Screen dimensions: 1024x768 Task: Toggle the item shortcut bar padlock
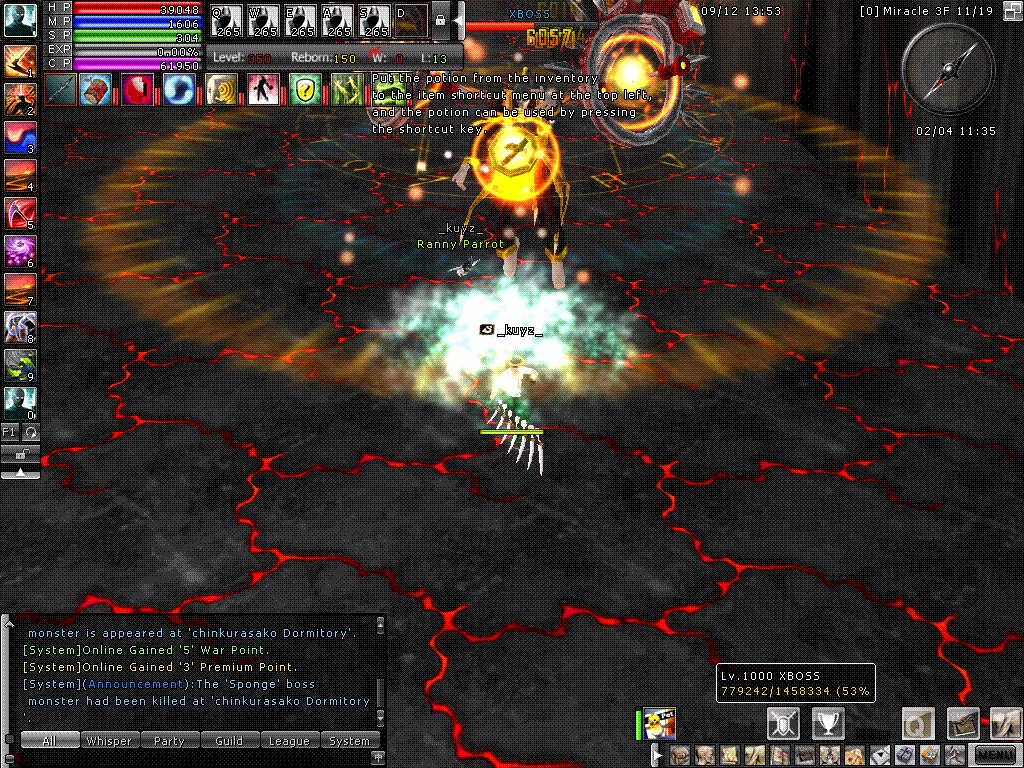[439, 20]
